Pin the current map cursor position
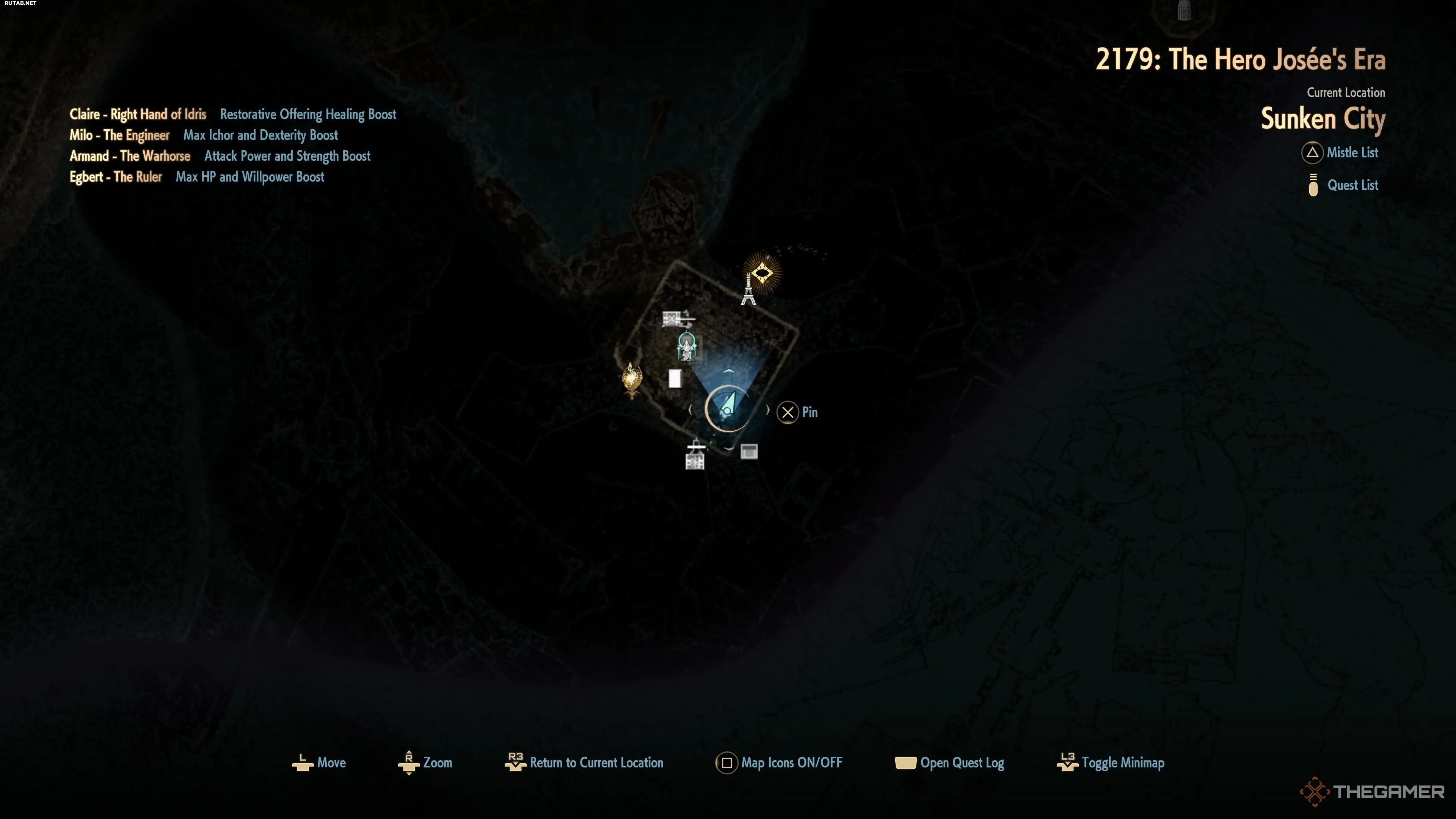The width and height of the screenshot is (1456, 819). [797, 412]
